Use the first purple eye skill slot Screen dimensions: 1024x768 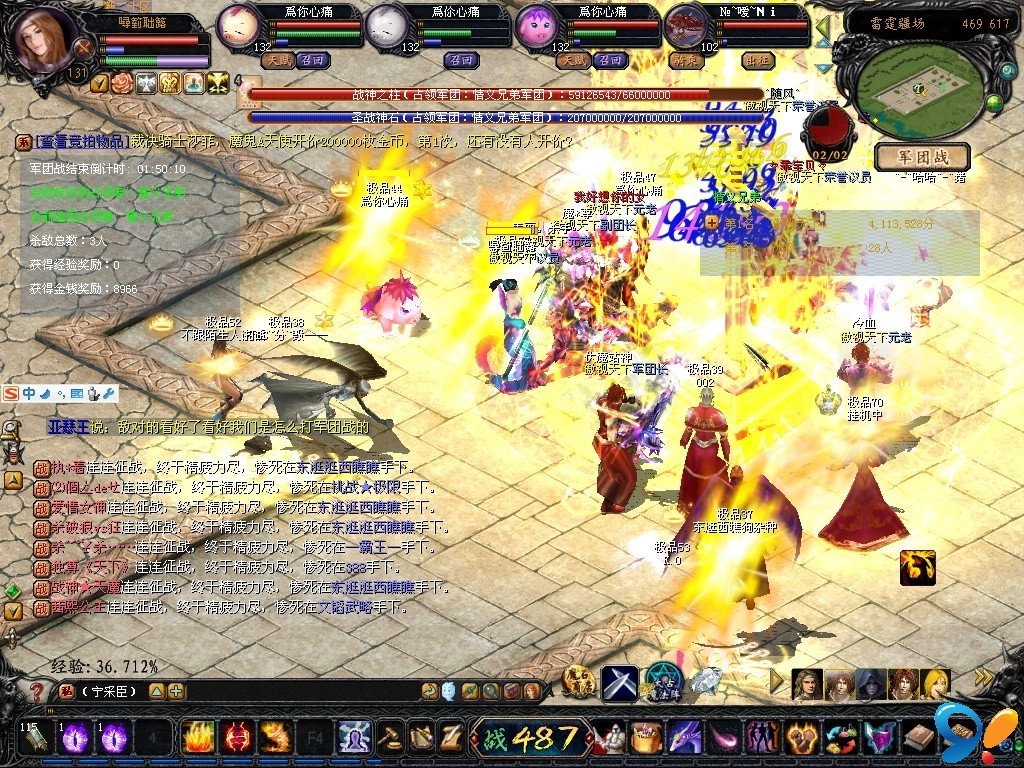coord(76,738)
